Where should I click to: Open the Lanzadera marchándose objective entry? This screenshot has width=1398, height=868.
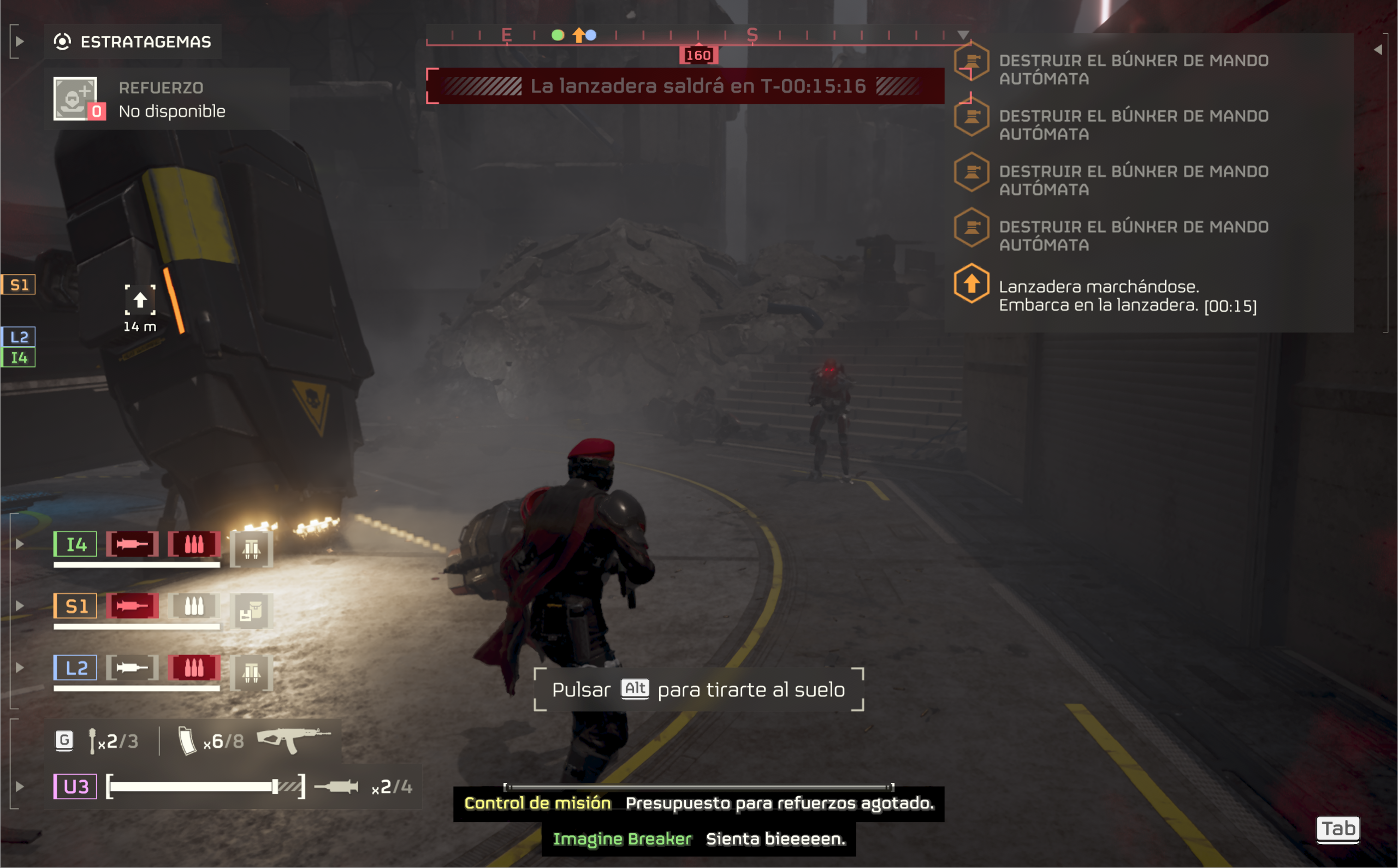click(1127, 296)
